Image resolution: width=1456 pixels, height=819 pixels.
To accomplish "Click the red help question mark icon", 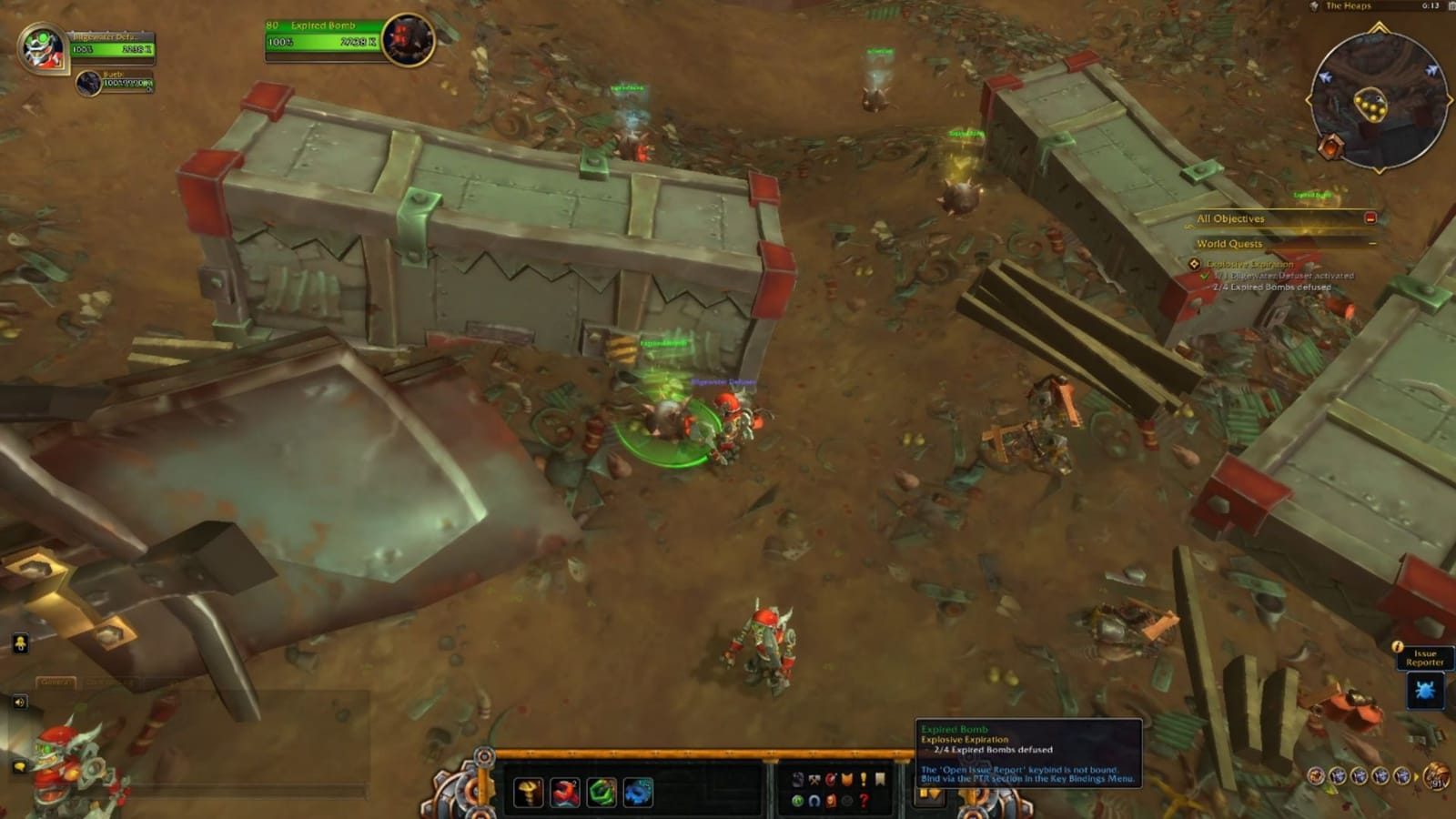I will click(x=863, y=801).
